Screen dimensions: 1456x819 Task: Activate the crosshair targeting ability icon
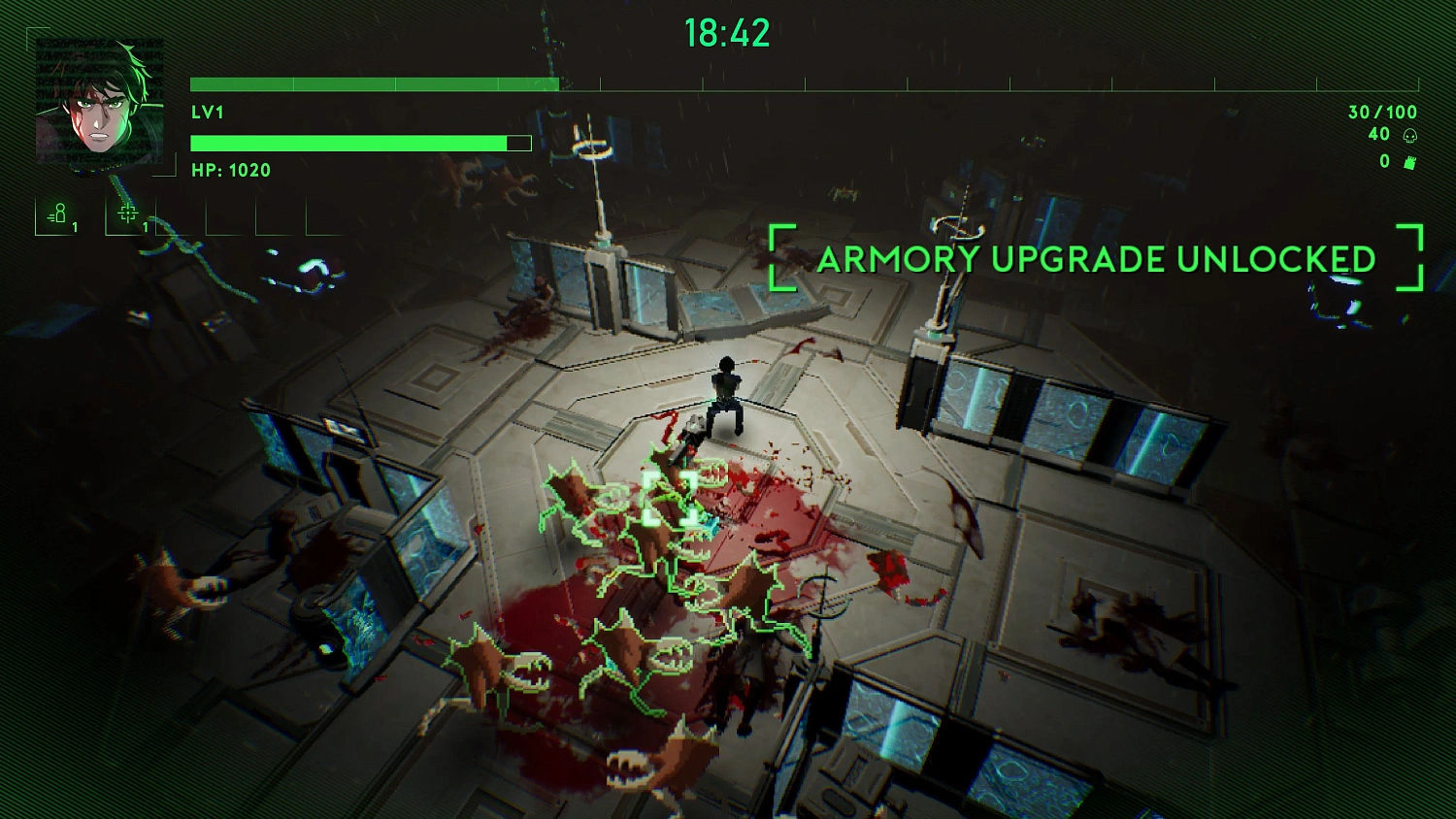(x=129, y=215)
